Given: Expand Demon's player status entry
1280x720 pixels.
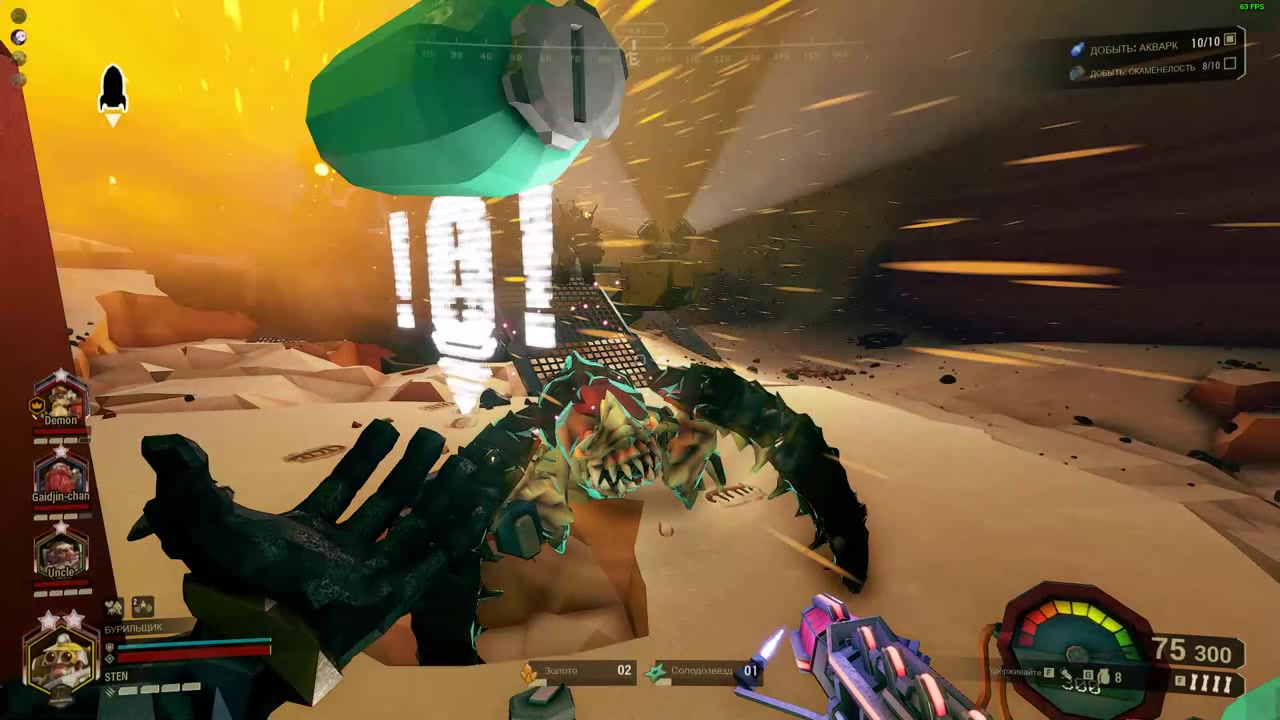Looking at the screenshot, I should [x=60, y=400].
